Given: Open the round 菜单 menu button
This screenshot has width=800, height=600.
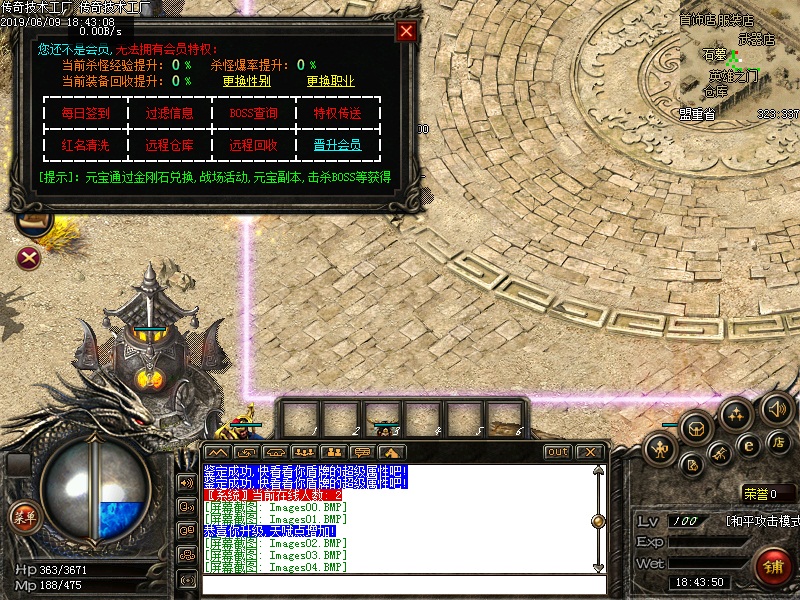Looking at the screenshot, I should click(x=23, y=517).
